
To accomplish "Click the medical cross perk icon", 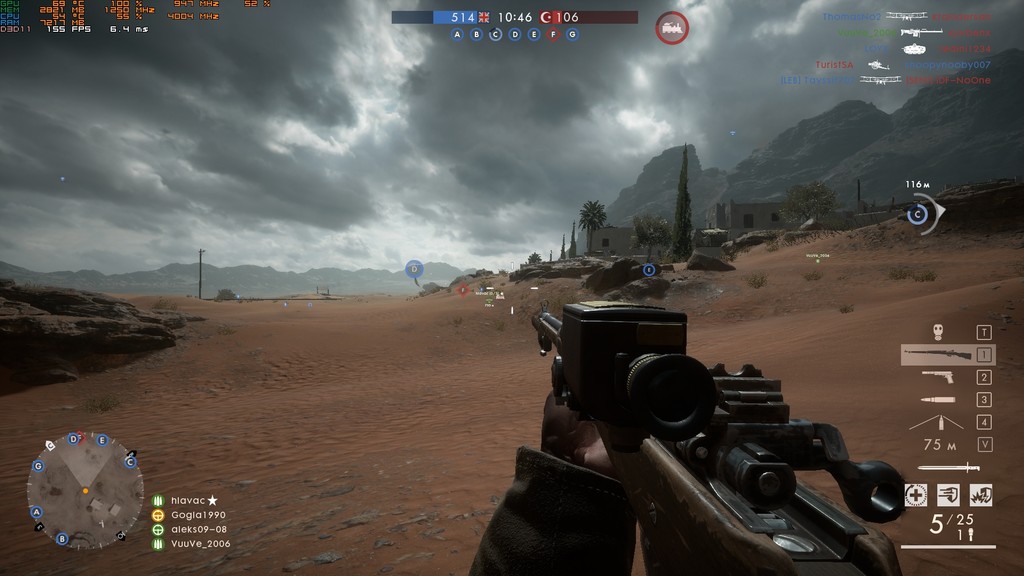I will [915, 494].
